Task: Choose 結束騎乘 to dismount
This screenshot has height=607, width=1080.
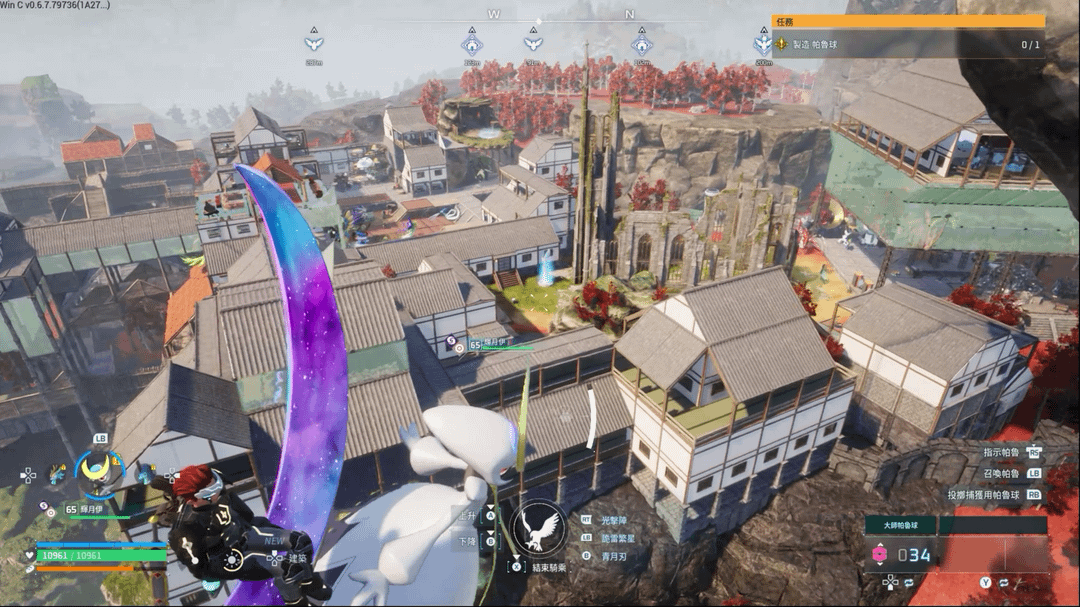Action: point(548,567)
